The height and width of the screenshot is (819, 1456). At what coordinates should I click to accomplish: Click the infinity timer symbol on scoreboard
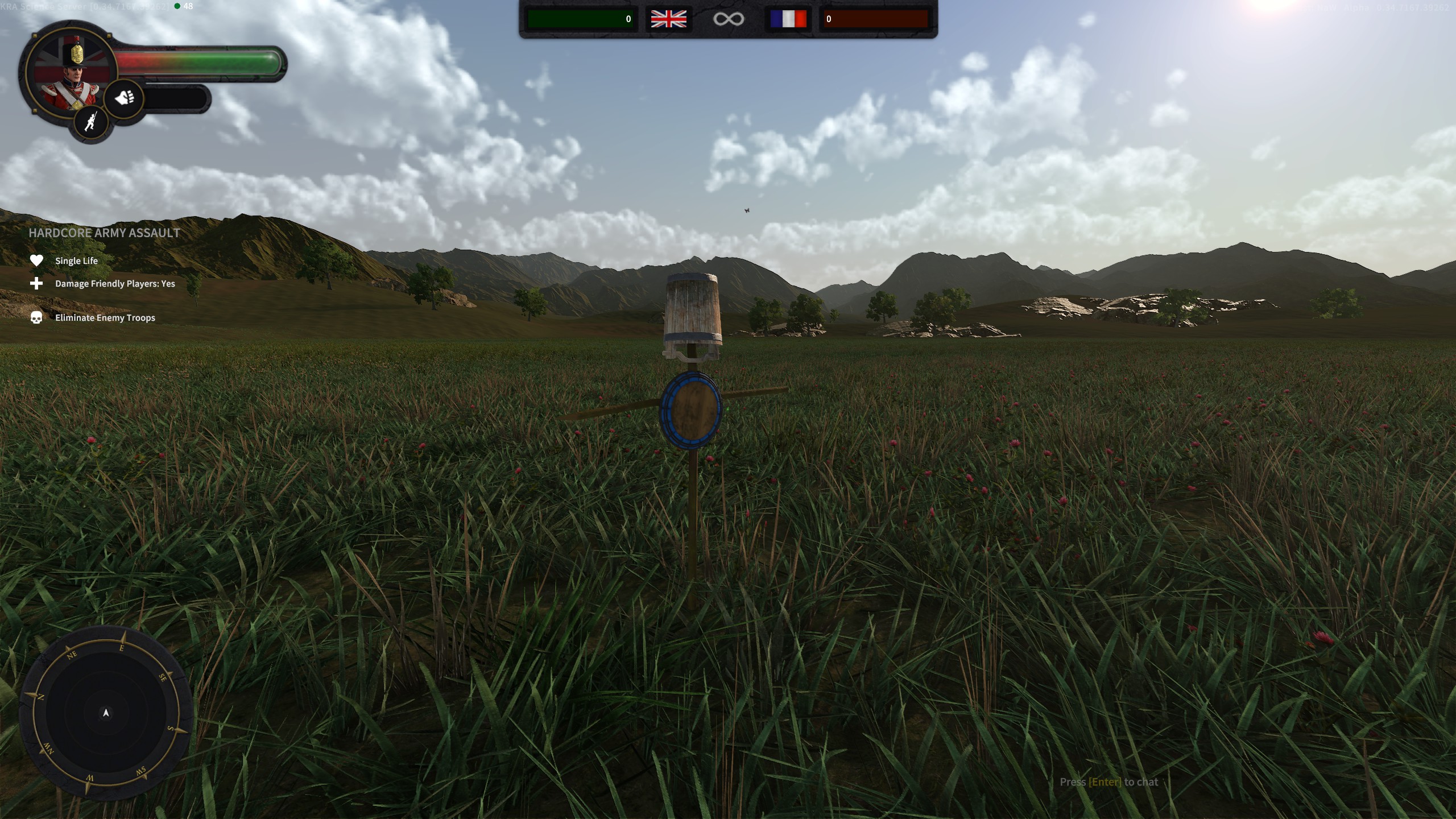[729, 19]
